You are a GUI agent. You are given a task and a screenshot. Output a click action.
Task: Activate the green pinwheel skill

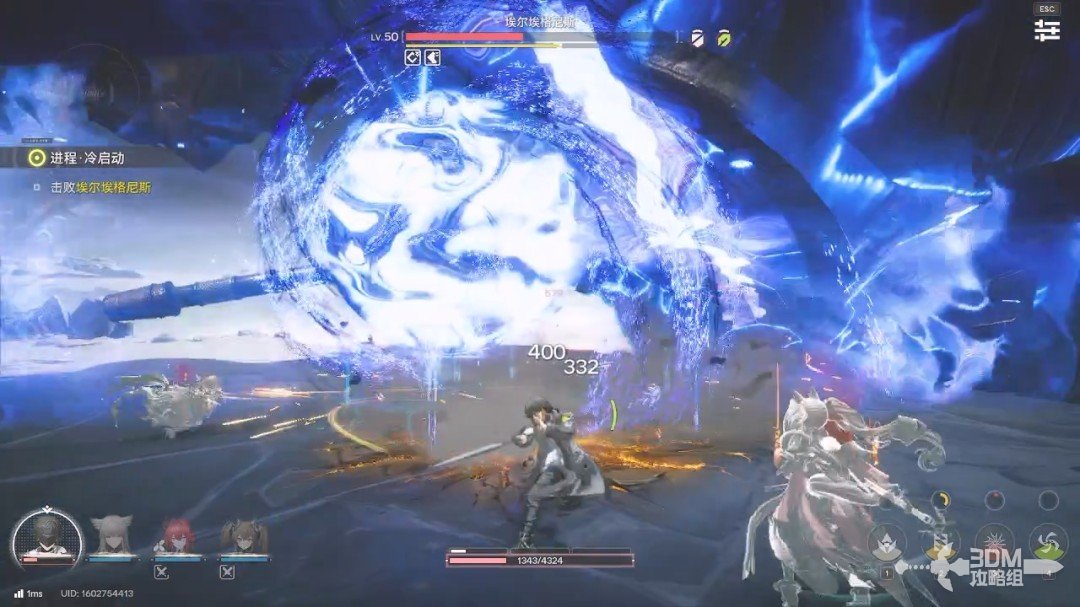(x=1048, y=543)
